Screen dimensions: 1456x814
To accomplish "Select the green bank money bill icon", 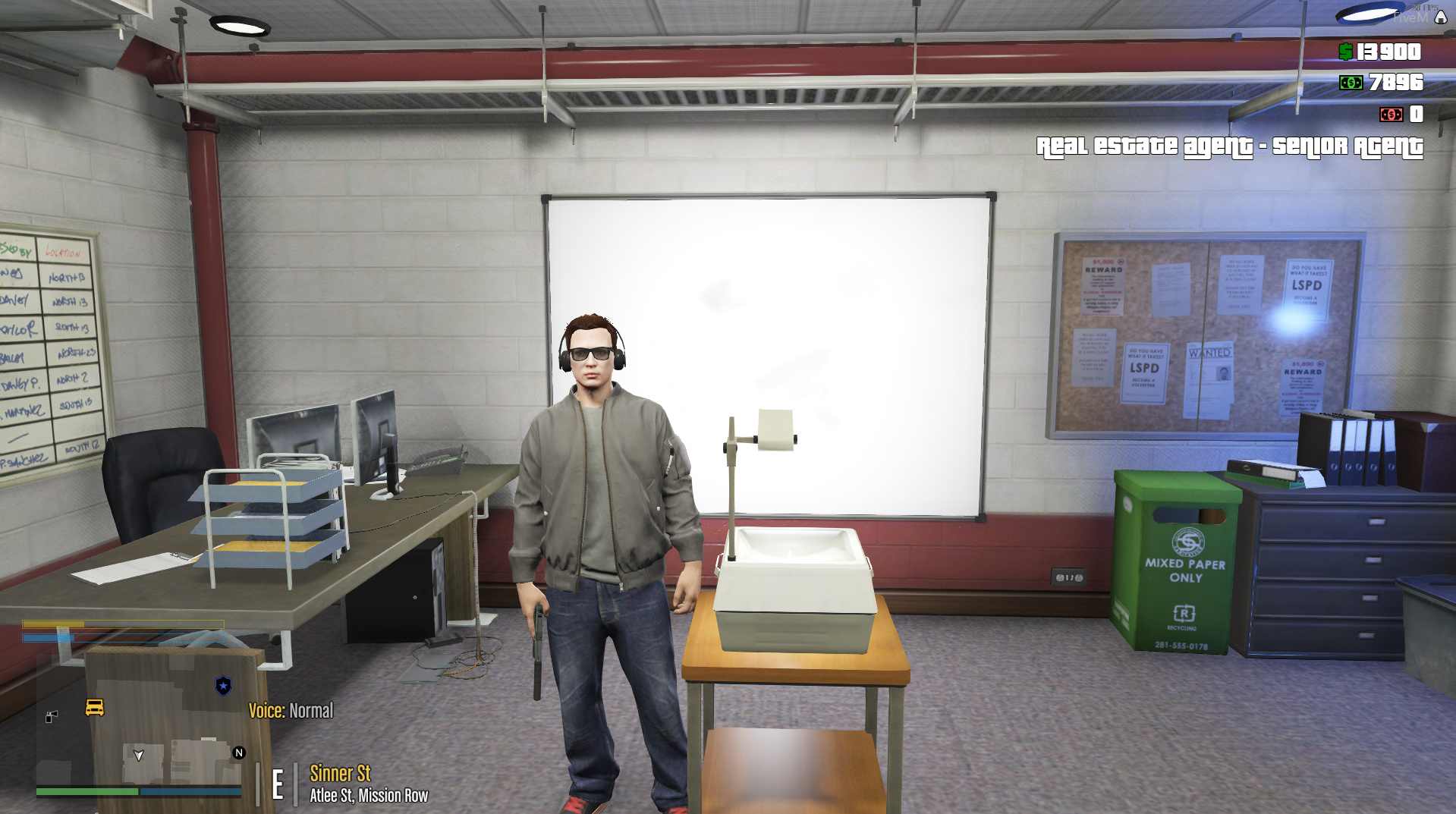I will click(x=1351, y=82).
